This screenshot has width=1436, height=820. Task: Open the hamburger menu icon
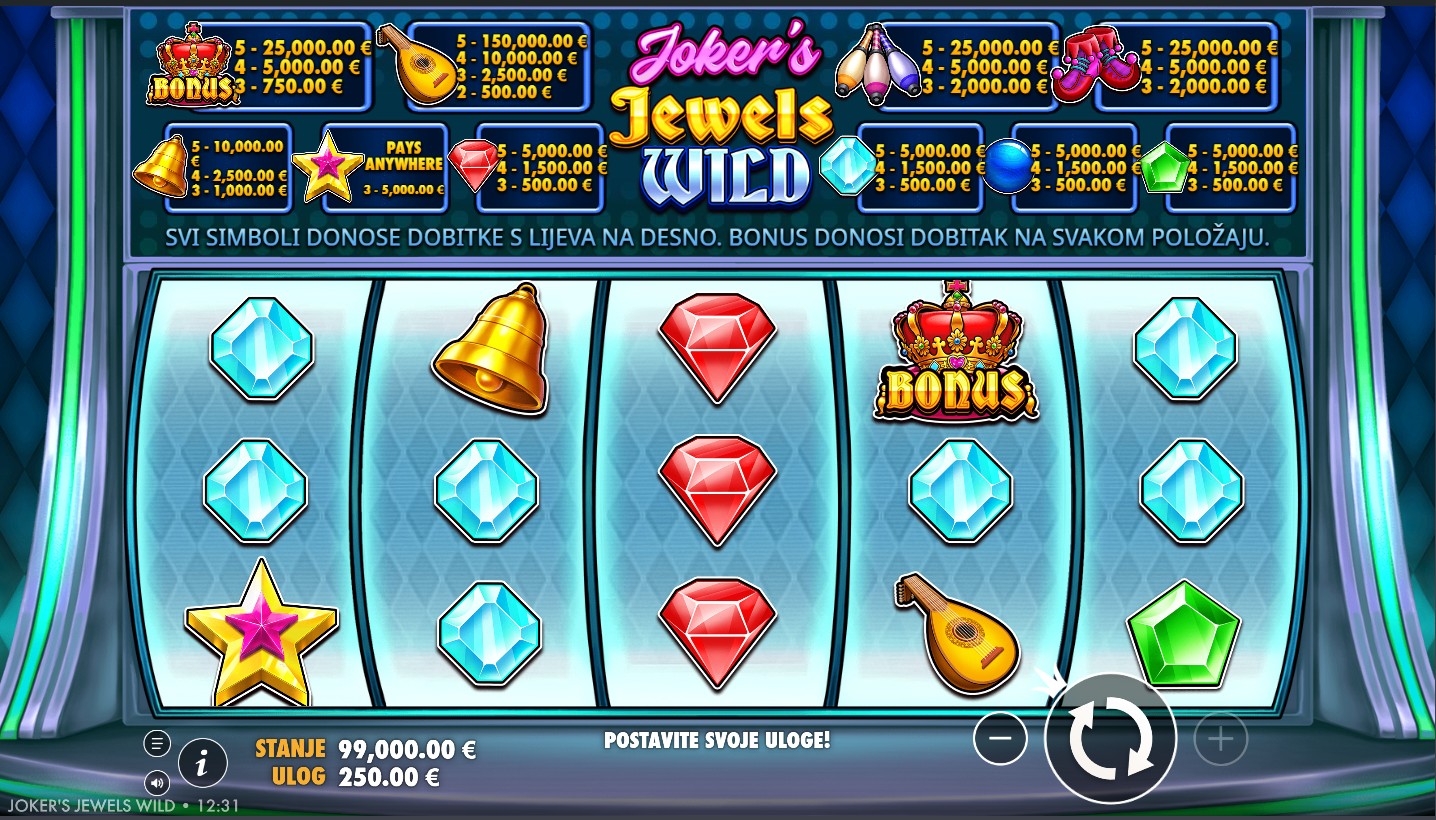click(156, 743)
